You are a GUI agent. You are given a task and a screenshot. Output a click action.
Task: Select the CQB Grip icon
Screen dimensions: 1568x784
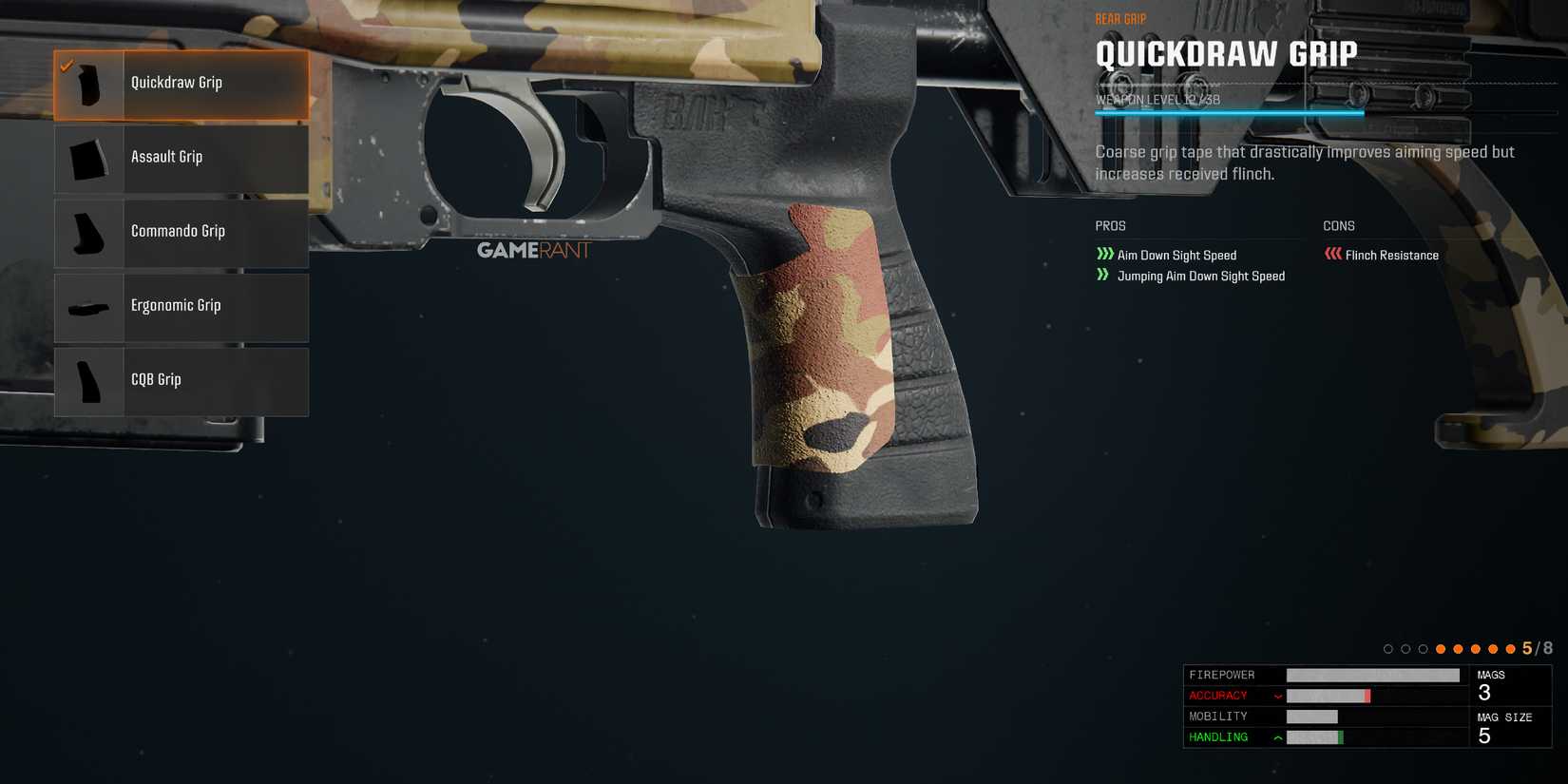pyautogui.click(x=88, y=381)
